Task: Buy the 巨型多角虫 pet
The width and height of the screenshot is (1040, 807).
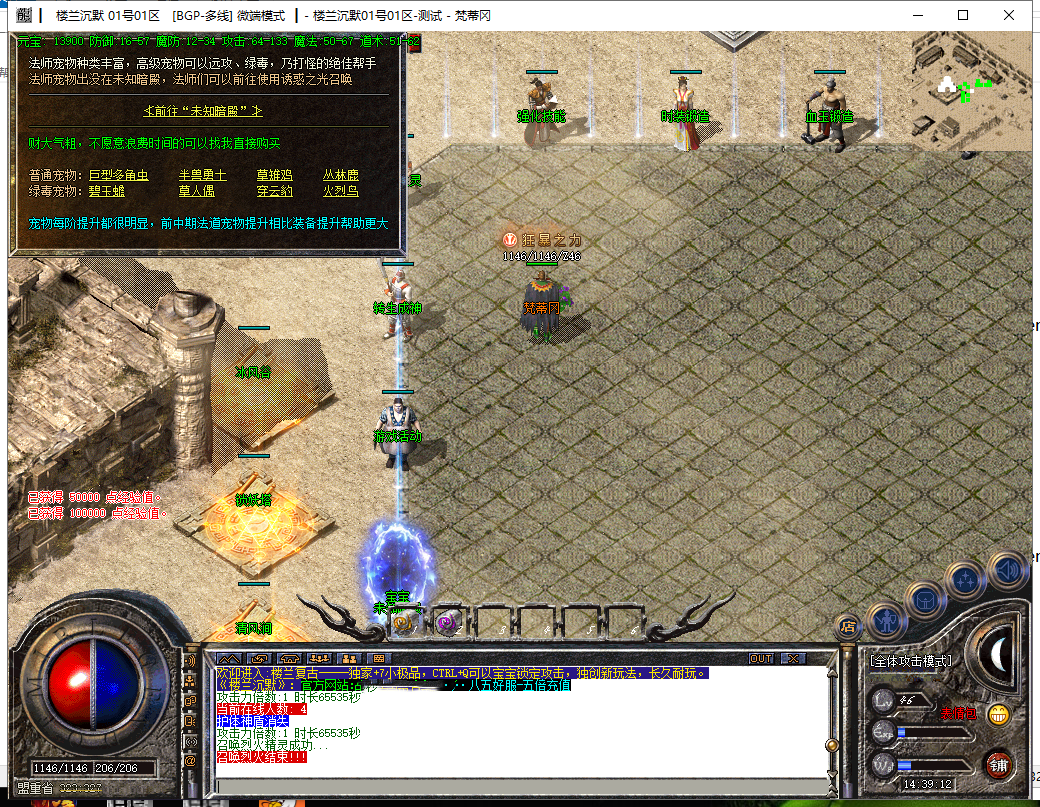Action: (118, 175)
